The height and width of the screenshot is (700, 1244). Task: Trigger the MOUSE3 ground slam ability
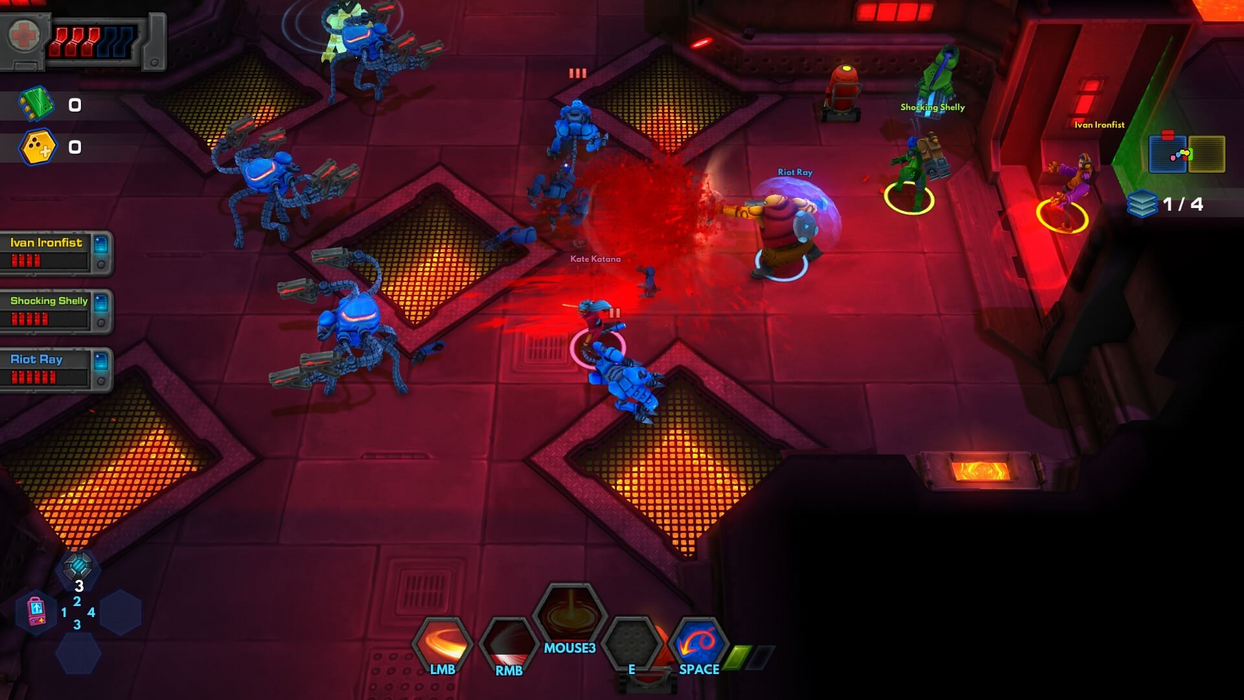click(x=570, y=612)
